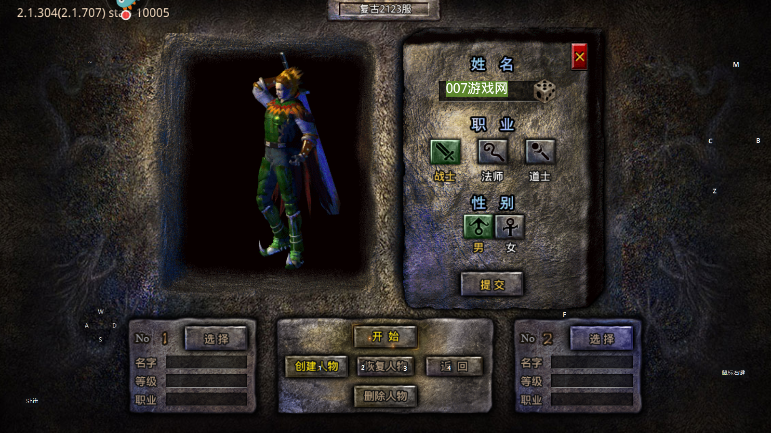
Task: Select male (男) gender
Action: (478, 226)
